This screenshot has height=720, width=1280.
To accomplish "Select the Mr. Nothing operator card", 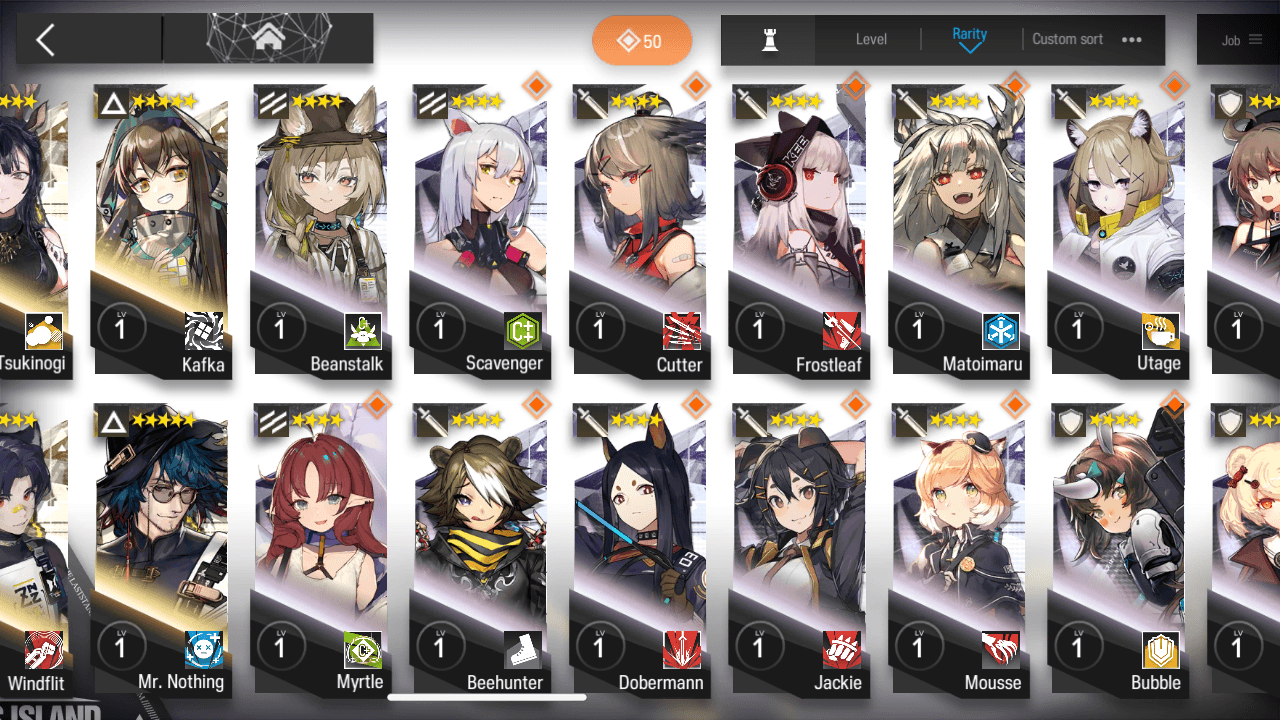I will (161, 548).
